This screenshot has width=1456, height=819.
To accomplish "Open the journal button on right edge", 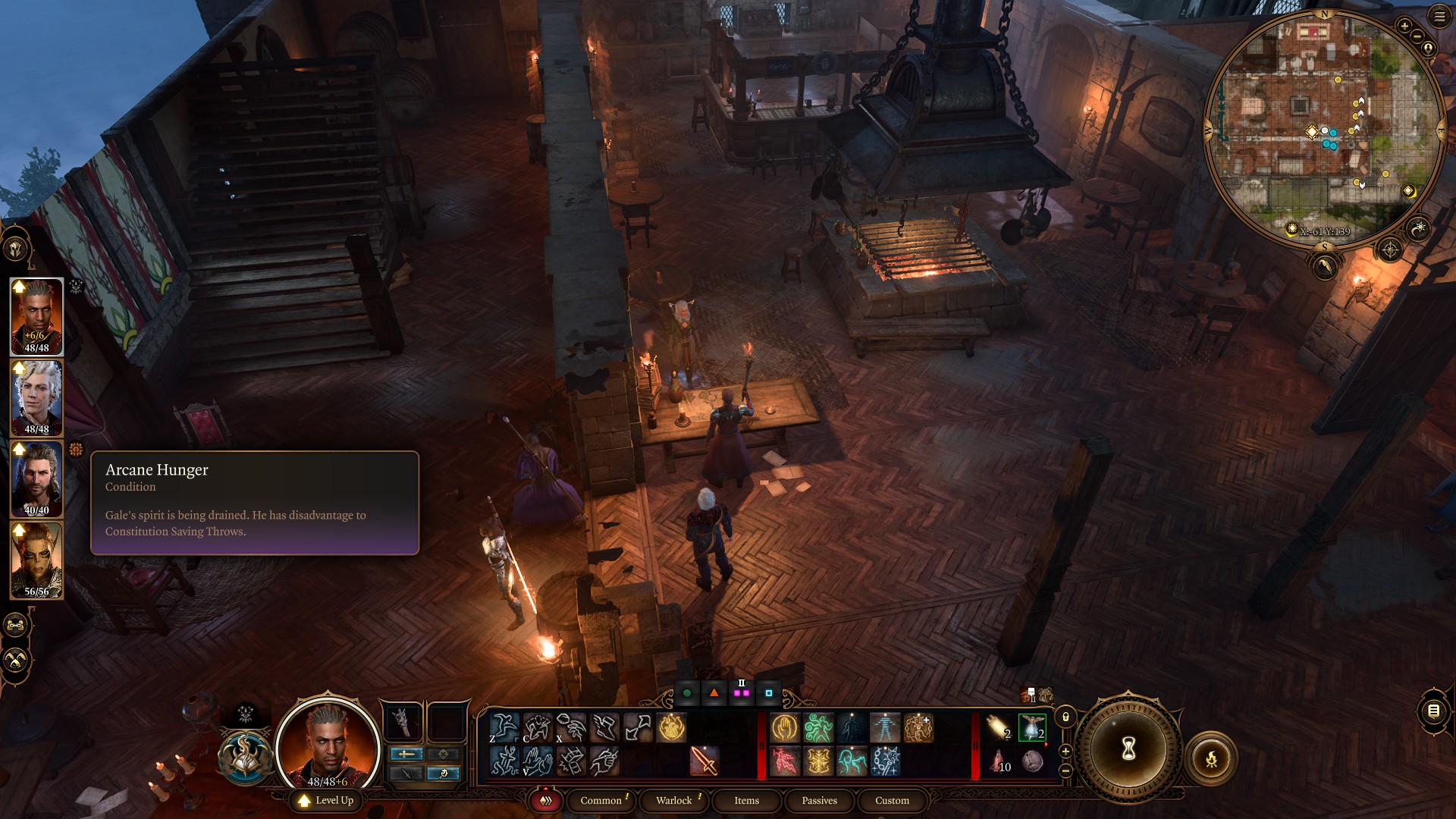I will click(1433, 711).
